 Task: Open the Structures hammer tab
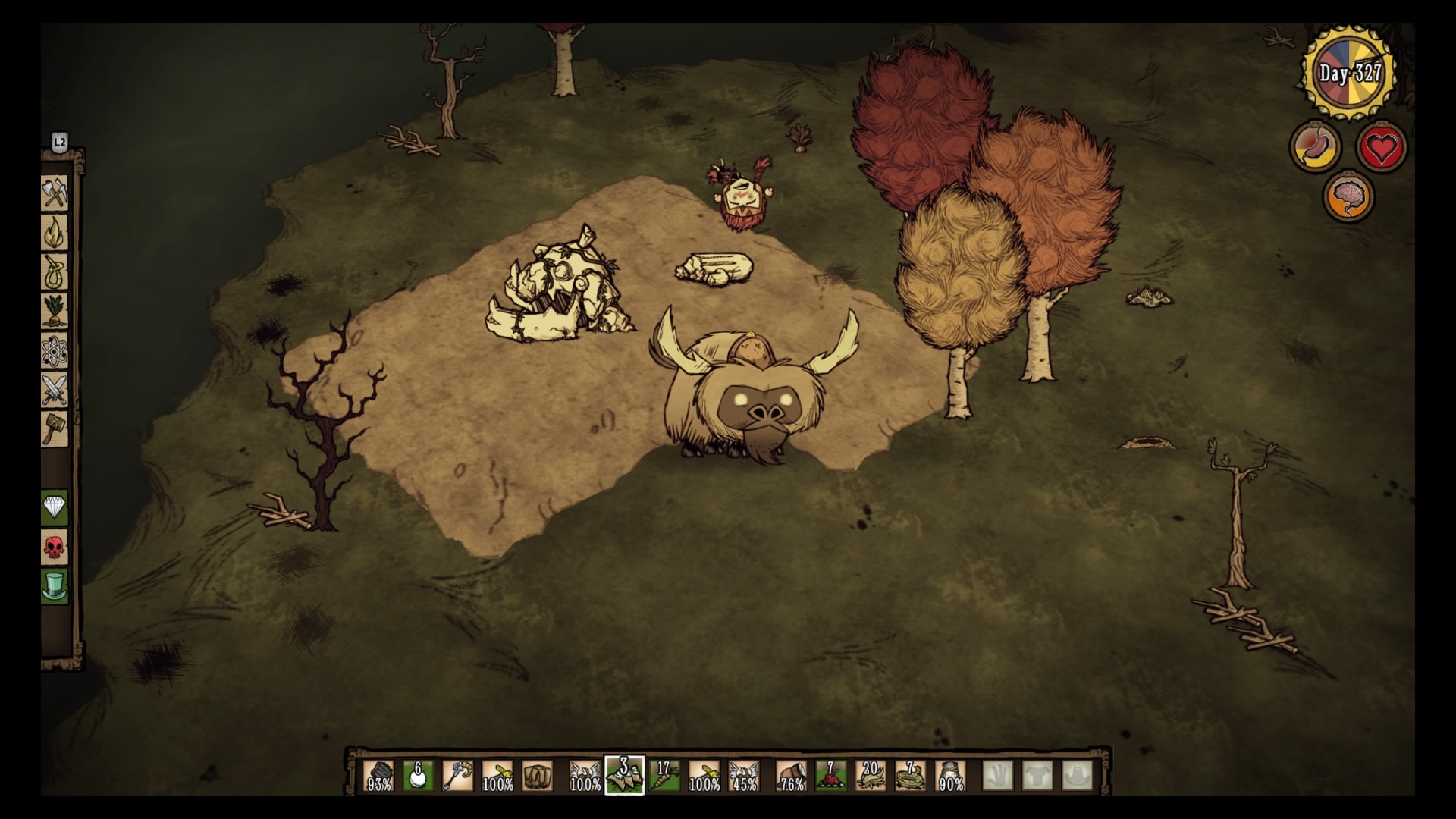click(55, 428)
